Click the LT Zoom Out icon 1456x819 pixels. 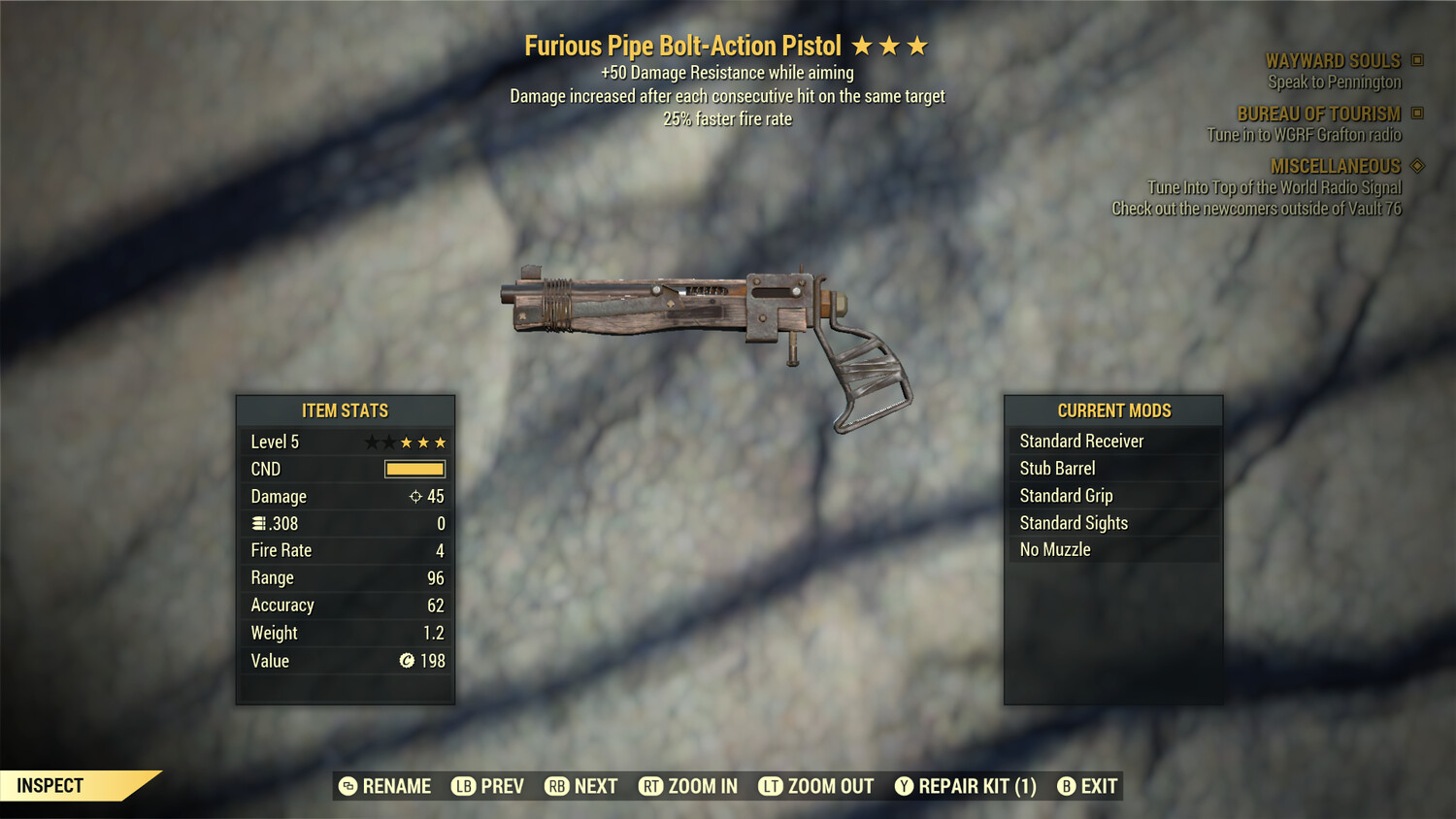(772, 786)
